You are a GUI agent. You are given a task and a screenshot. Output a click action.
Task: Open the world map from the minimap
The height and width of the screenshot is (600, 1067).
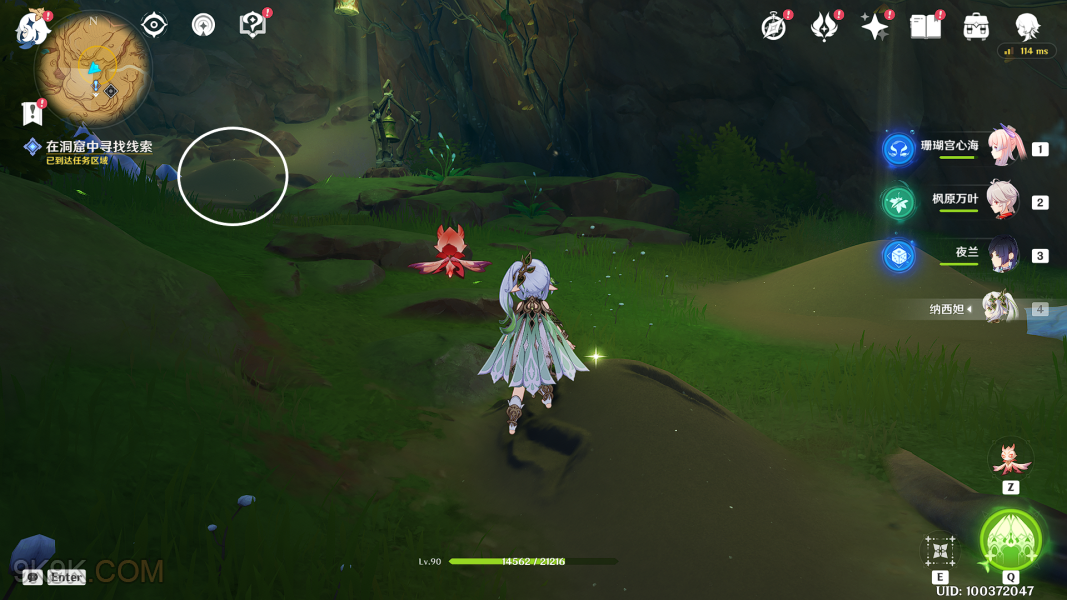point(93,69)
